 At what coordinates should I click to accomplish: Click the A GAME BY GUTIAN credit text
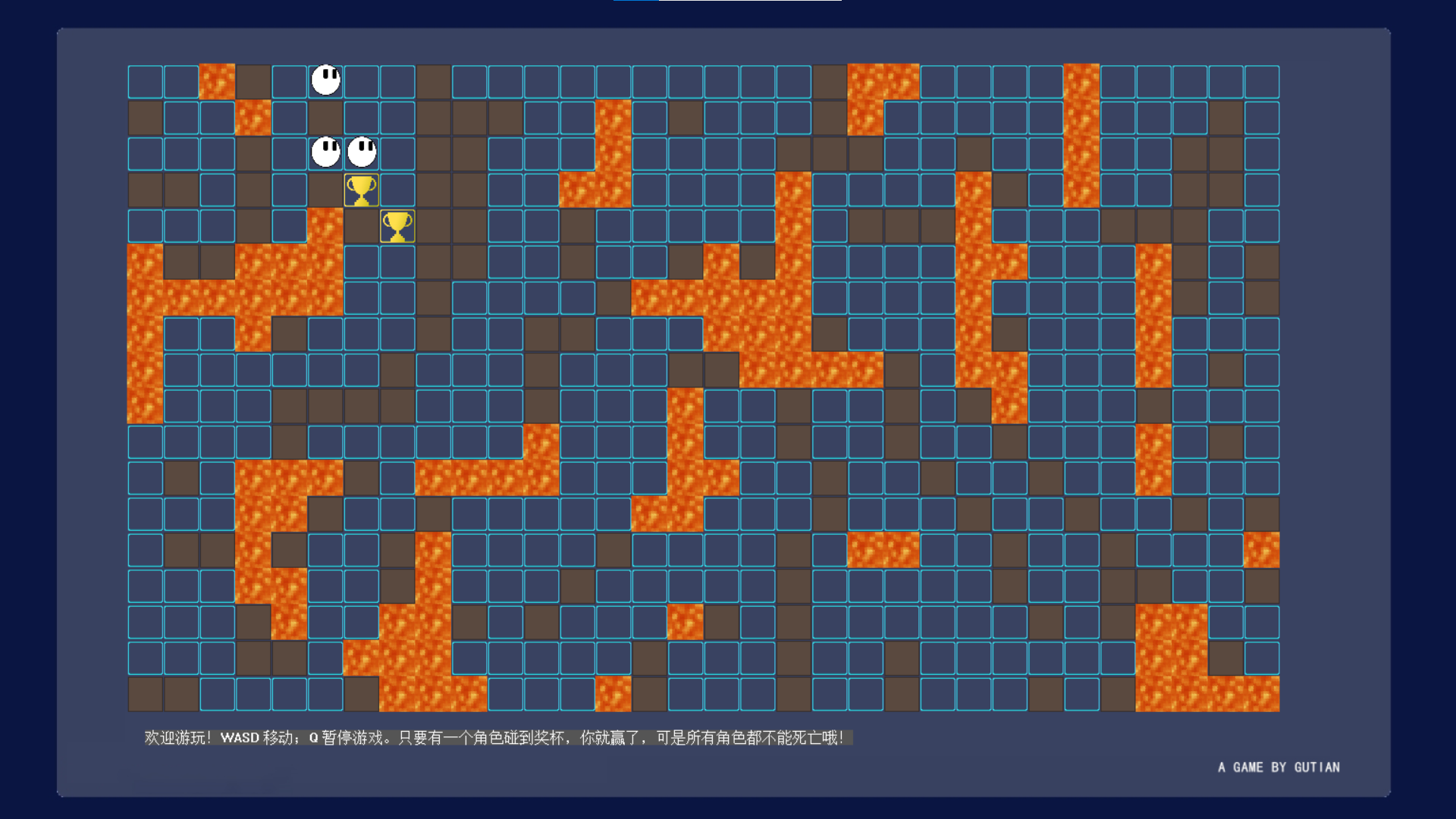pyautogui.click(x=1279, y=767)
